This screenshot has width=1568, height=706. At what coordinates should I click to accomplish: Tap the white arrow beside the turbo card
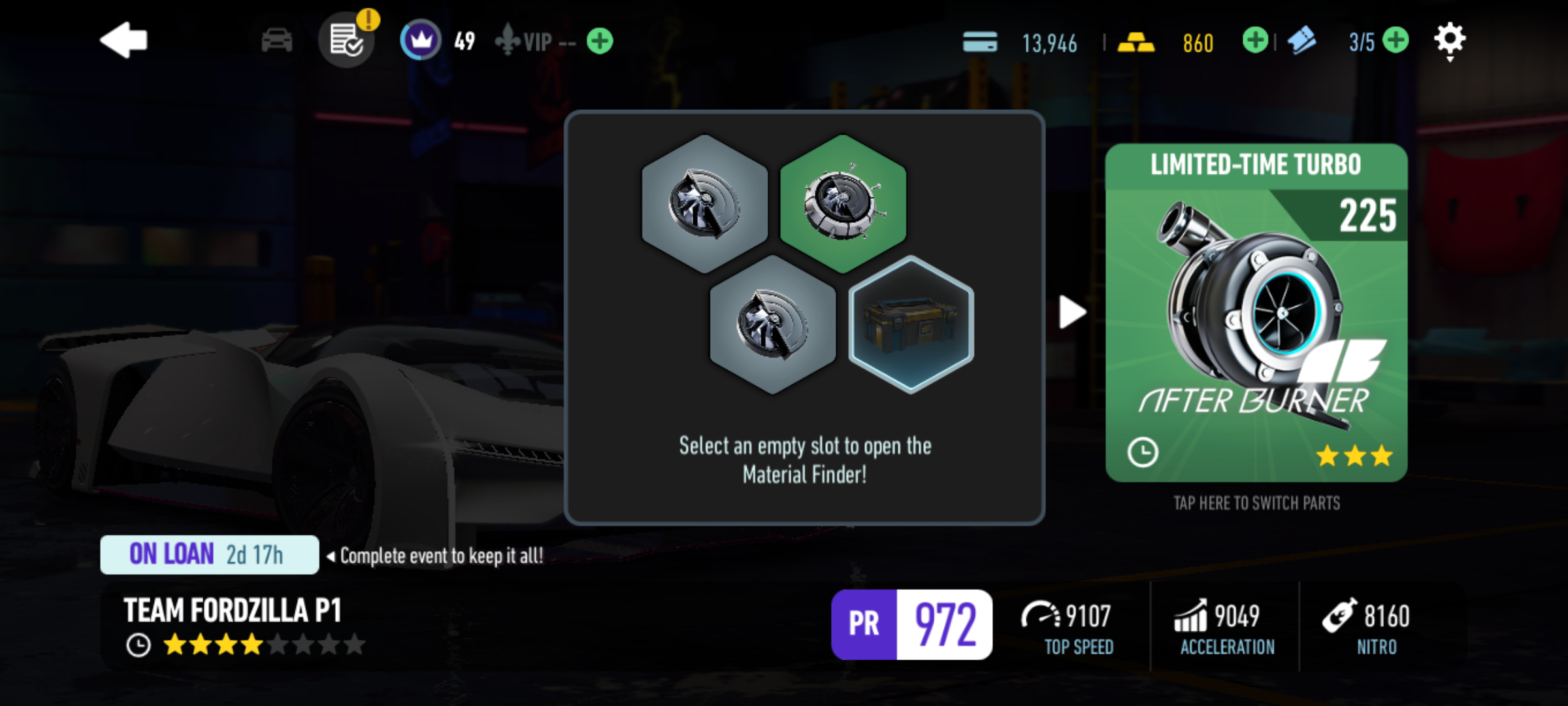[x=1071, y=312]
